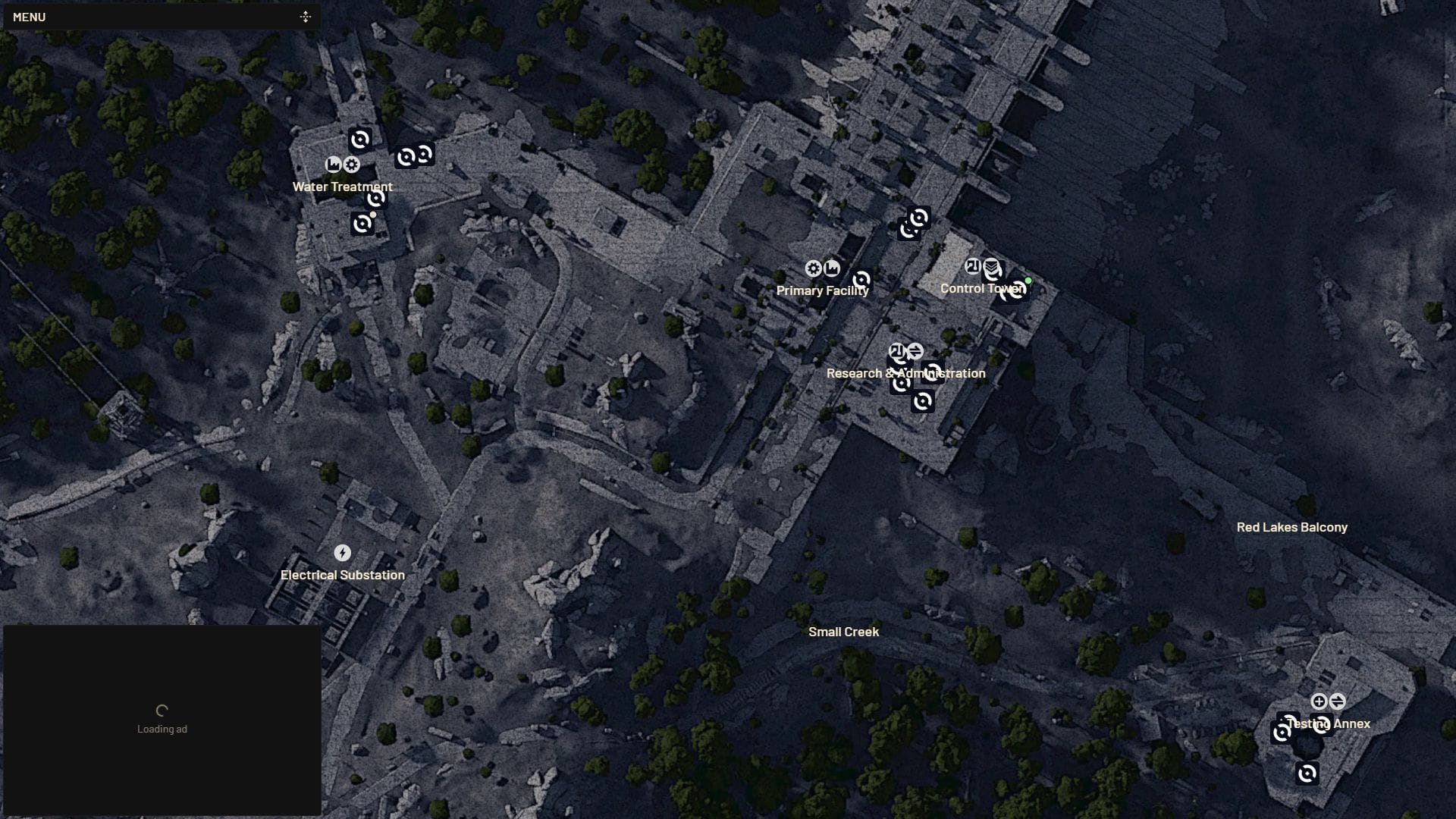Image resolution: width=1456 pixels, height=819 pixels.
Task: Click the factory icon at Water Treatment
Action: click(x=334, y=165)
